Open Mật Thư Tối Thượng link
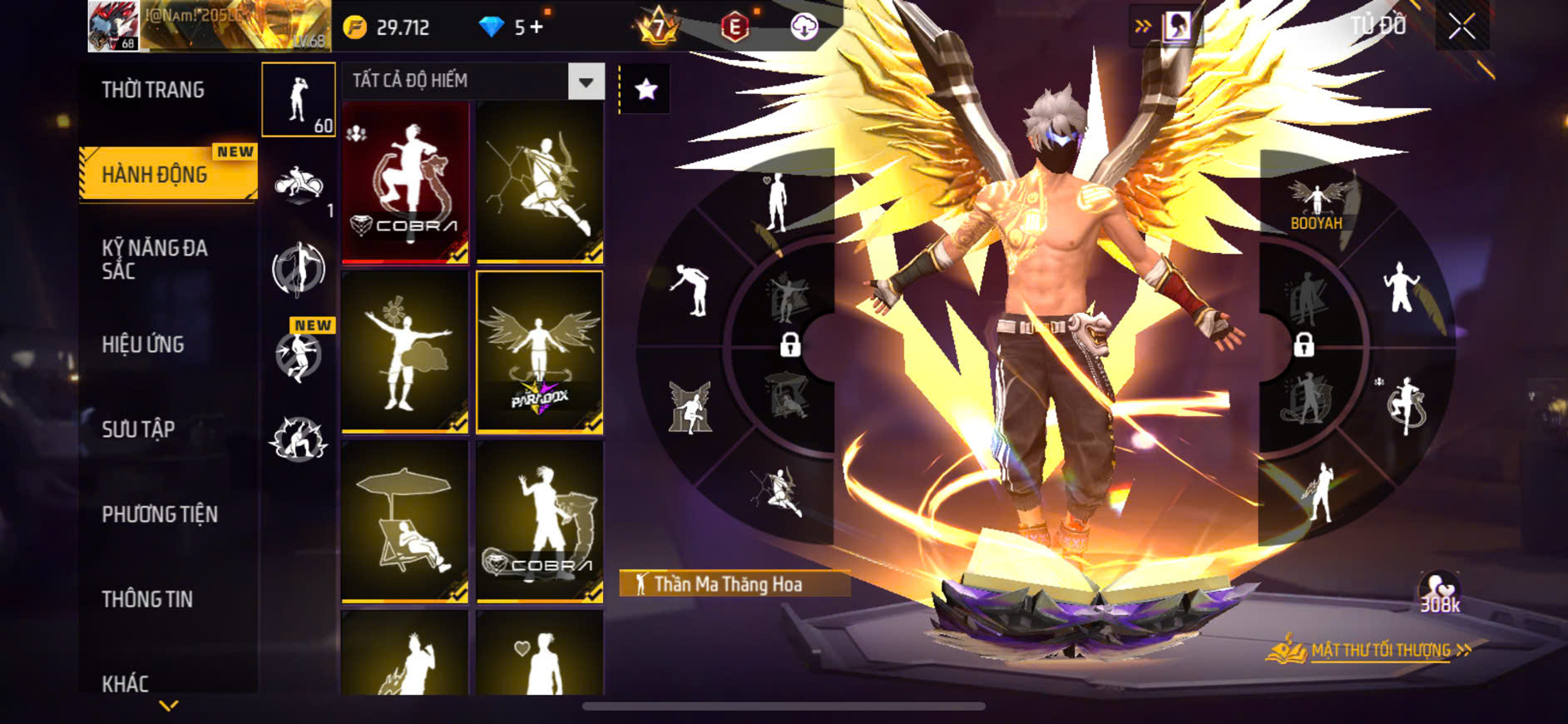Viewport: 1568px width, 724px height. (1380, 650)
